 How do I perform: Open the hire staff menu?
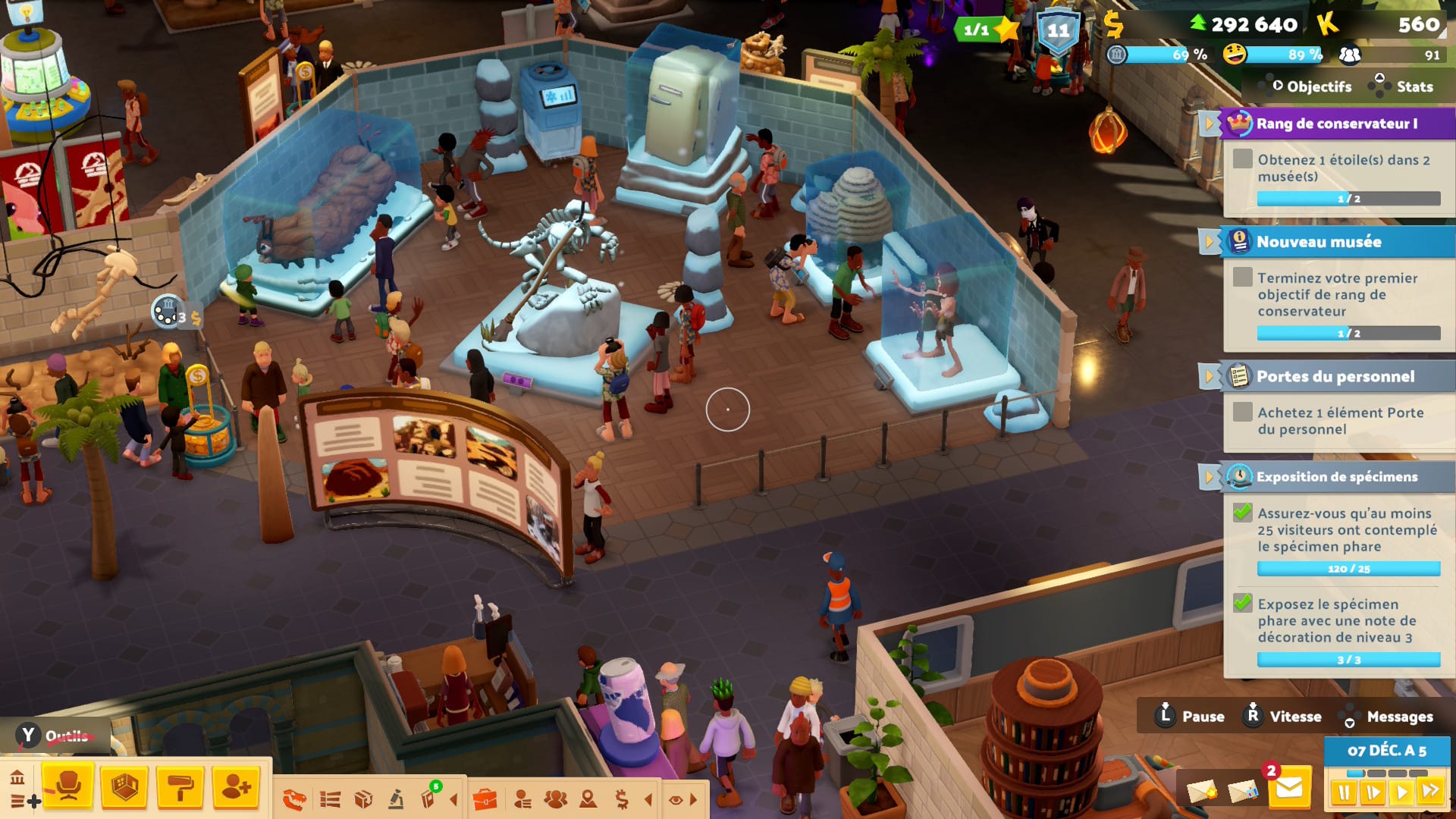[x=236, y=786]
